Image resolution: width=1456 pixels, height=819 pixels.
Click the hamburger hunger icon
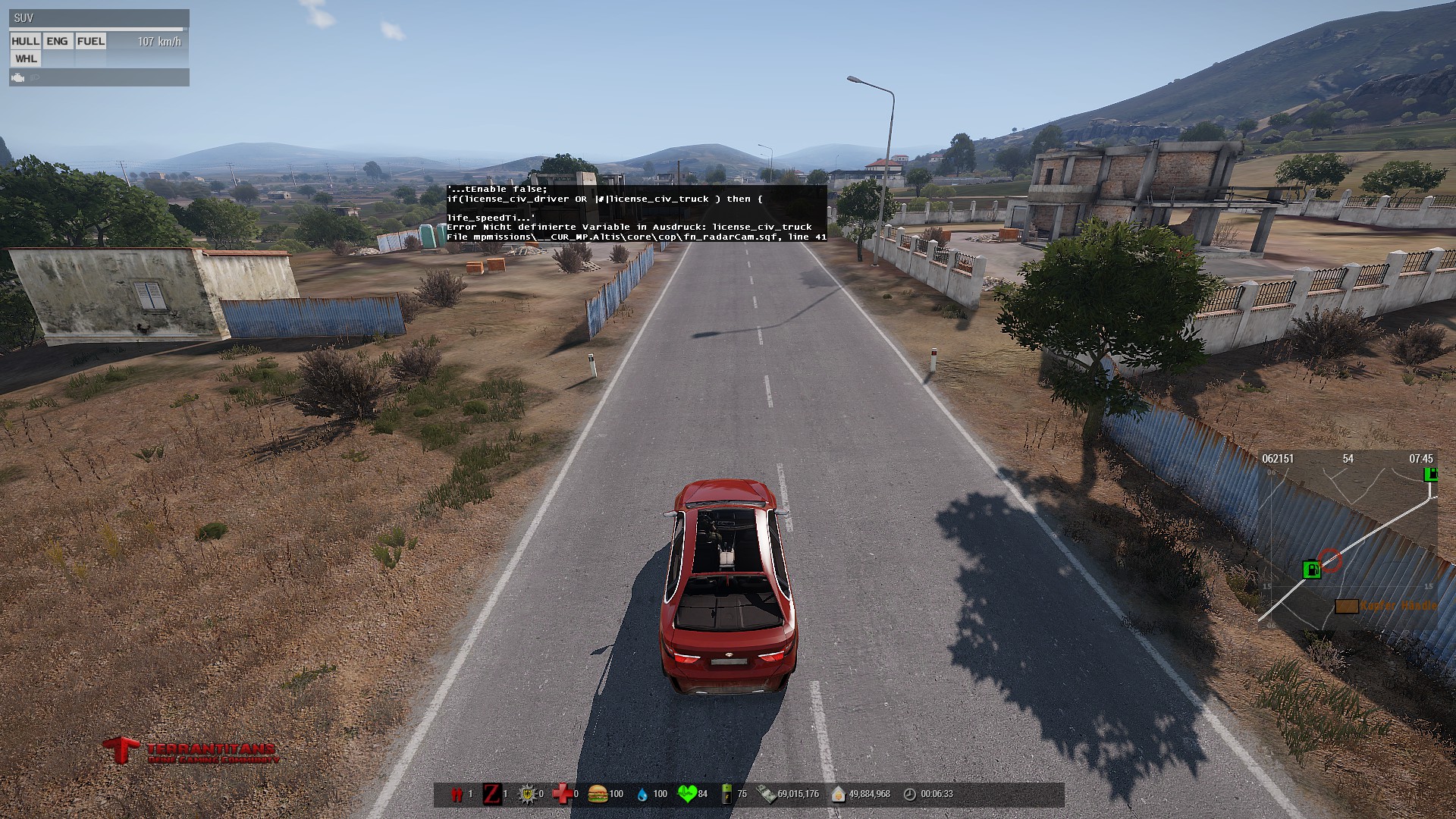click(598, 794)
